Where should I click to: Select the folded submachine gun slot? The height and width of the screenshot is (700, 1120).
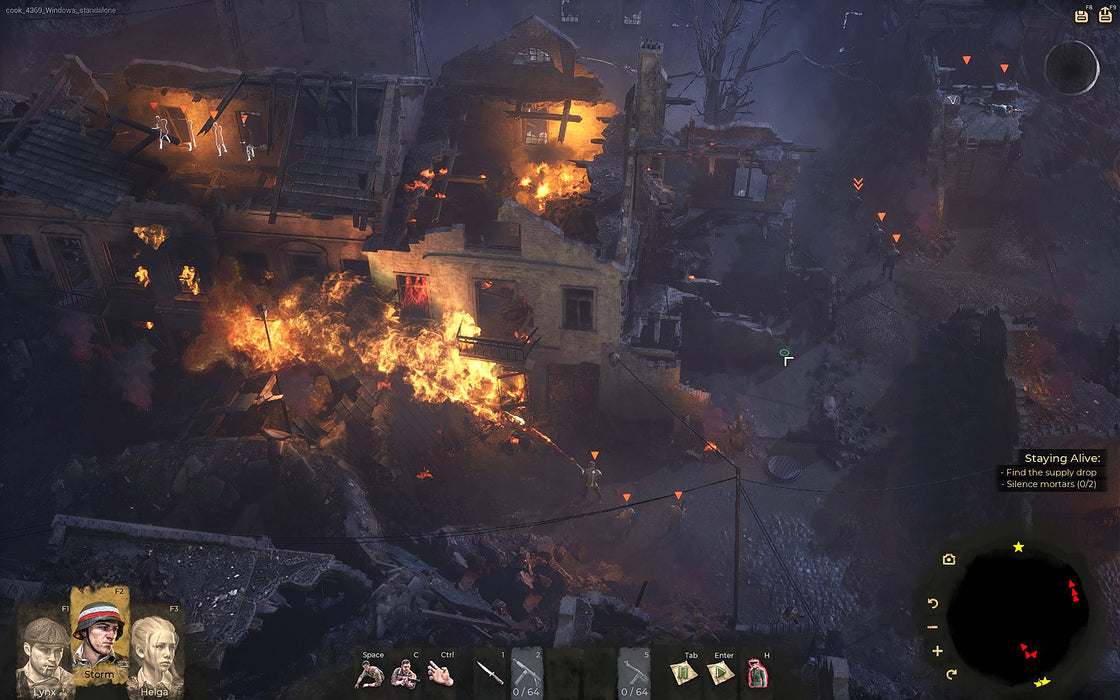point(527,670)
